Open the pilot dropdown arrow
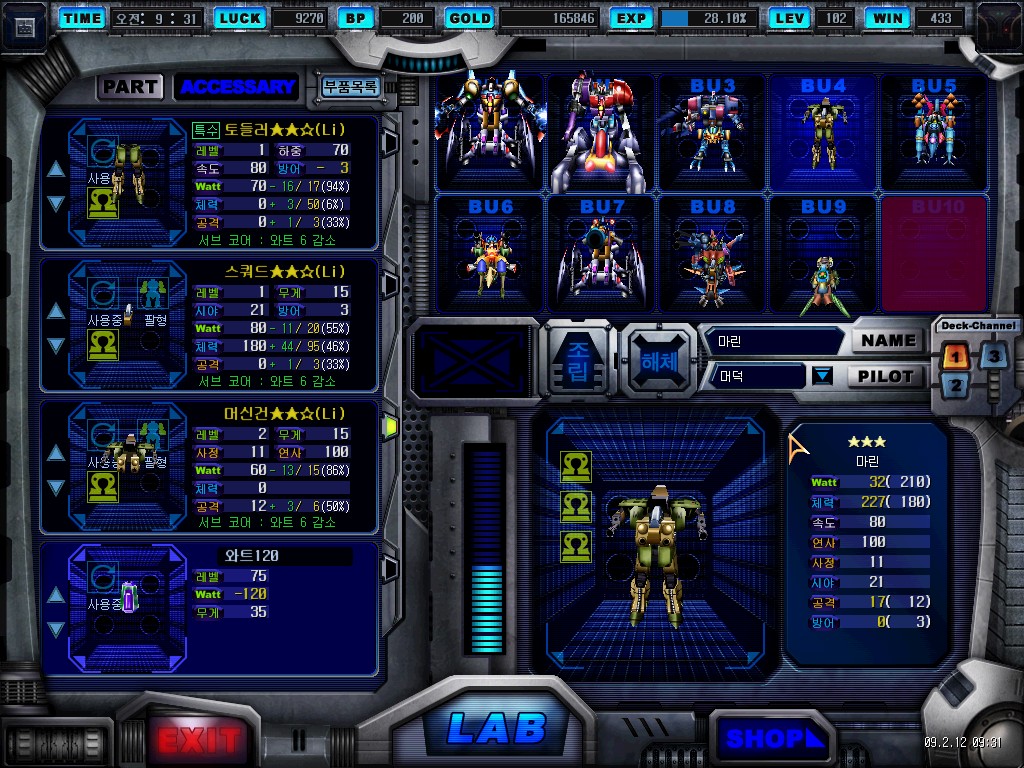 [x=822, y=376]
